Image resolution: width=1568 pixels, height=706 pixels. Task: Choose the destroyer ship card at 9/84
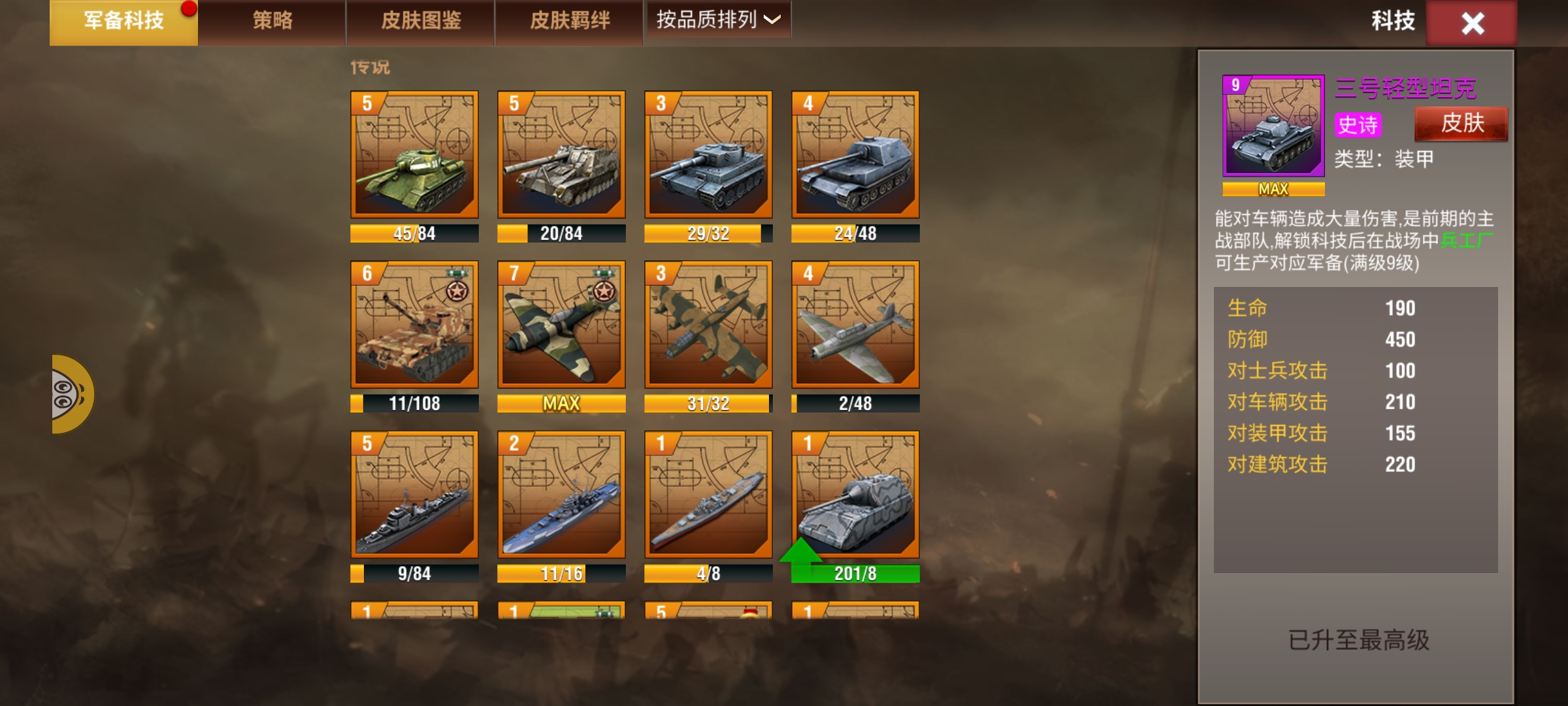(x=414, y=495)
